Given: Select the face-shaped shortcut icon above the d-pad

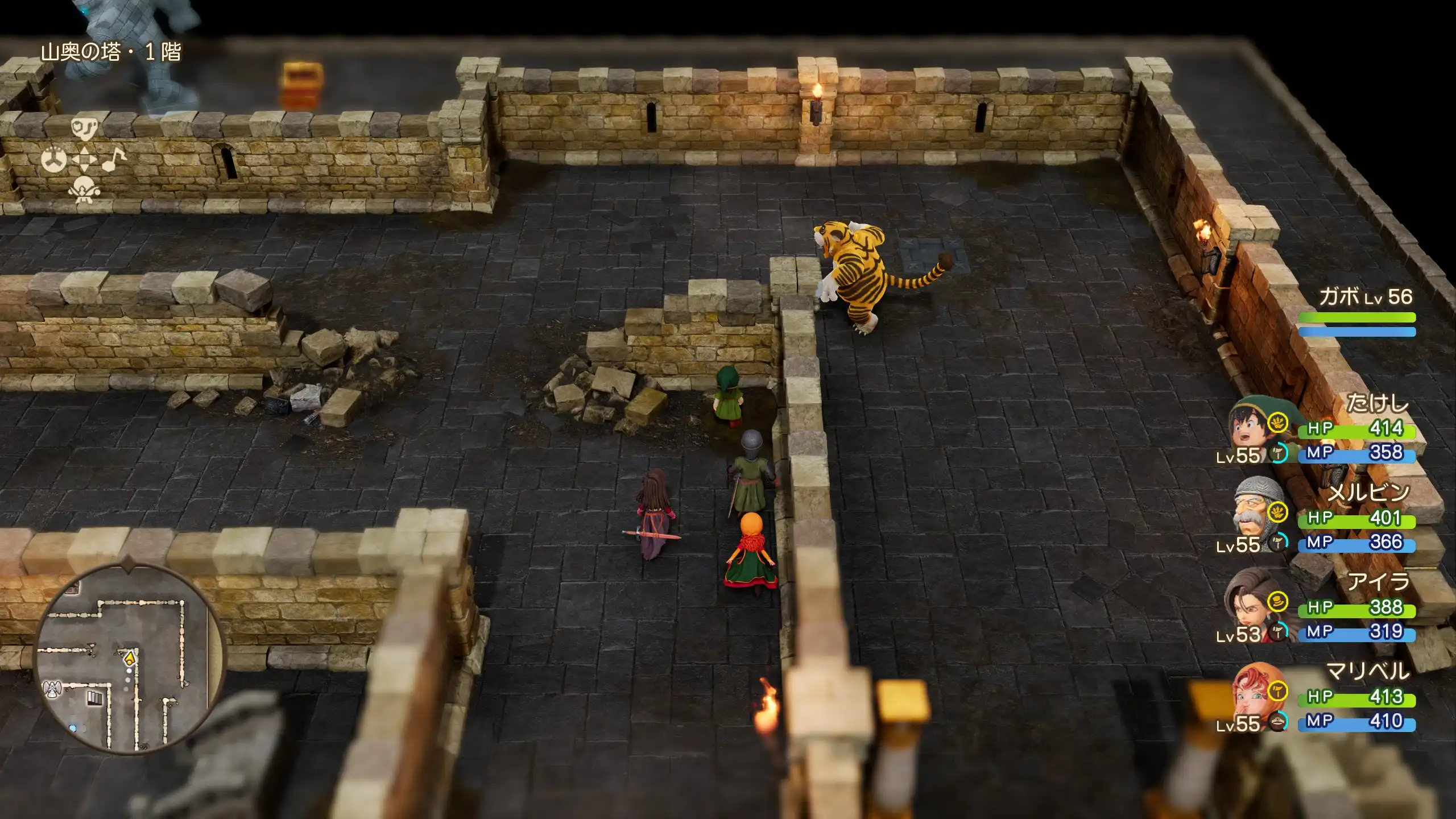Looking at the screenshot, I should coord(84,129).
